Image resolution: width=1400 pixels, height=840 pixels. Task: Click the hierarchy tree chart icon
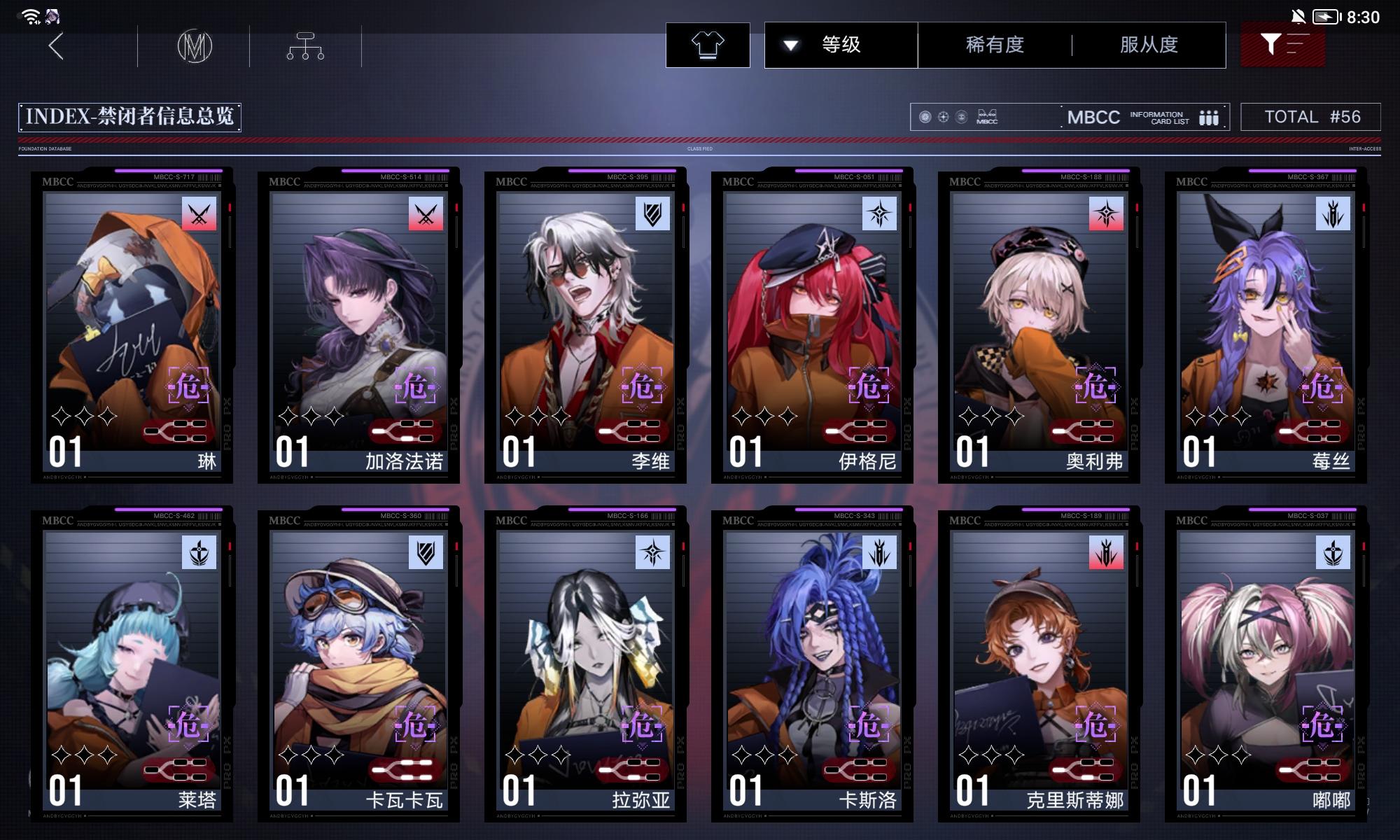pos(306,46)
